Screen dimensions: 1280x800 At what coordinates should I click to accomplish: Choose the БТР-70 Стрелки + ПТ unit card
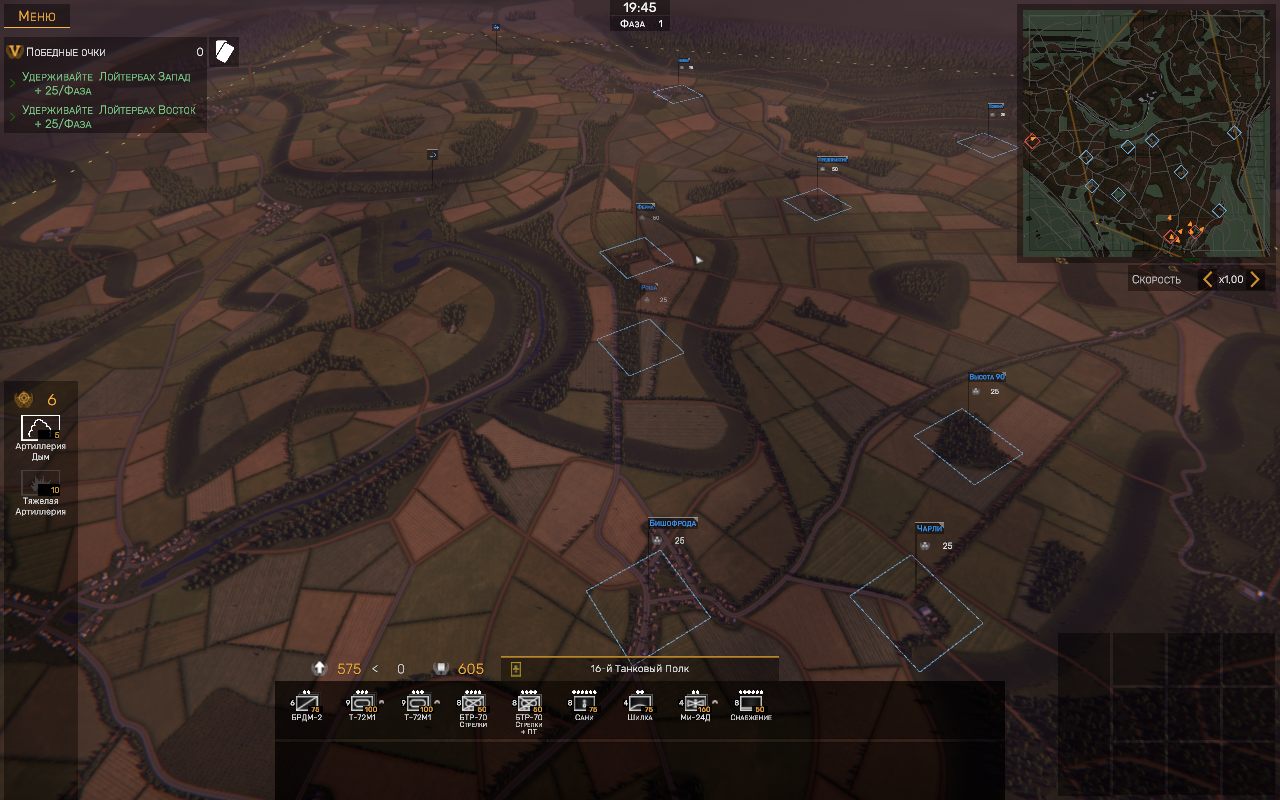(x=528, y=707)
